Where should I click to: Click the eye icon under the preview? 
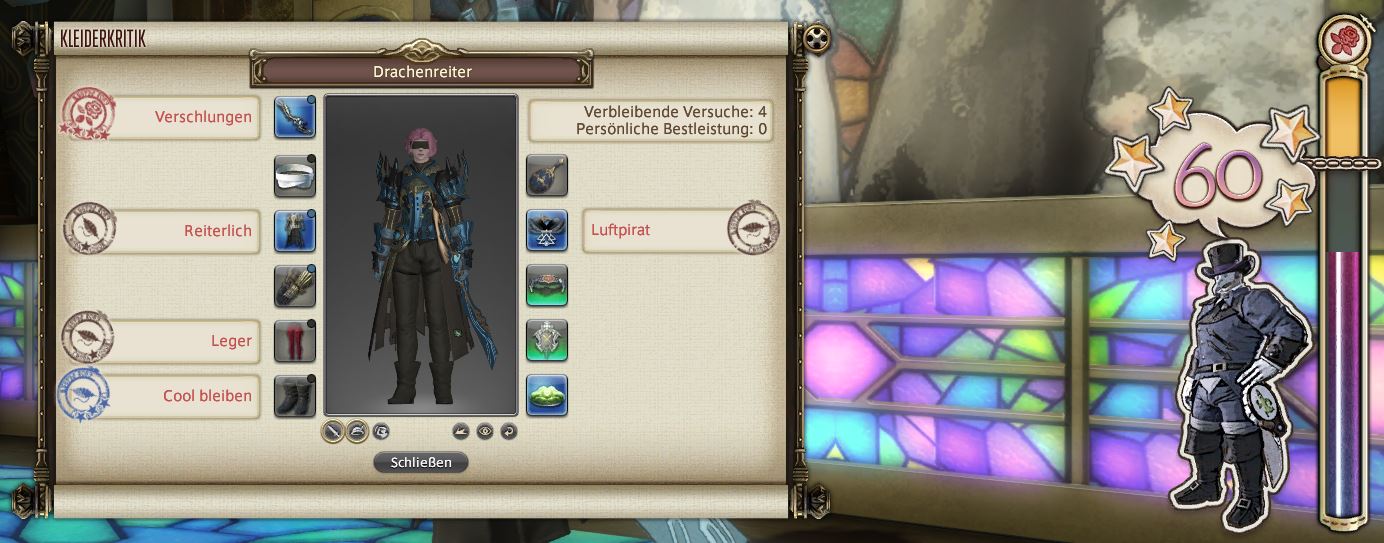click(485, 432)
